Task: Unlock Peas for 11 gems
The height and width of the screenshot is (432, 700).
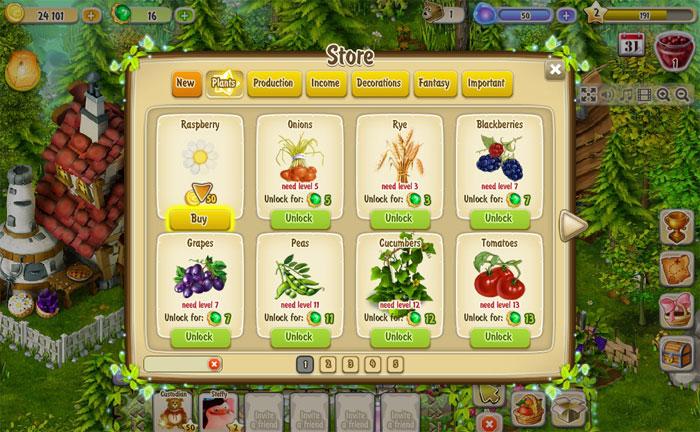Action: 299,337
